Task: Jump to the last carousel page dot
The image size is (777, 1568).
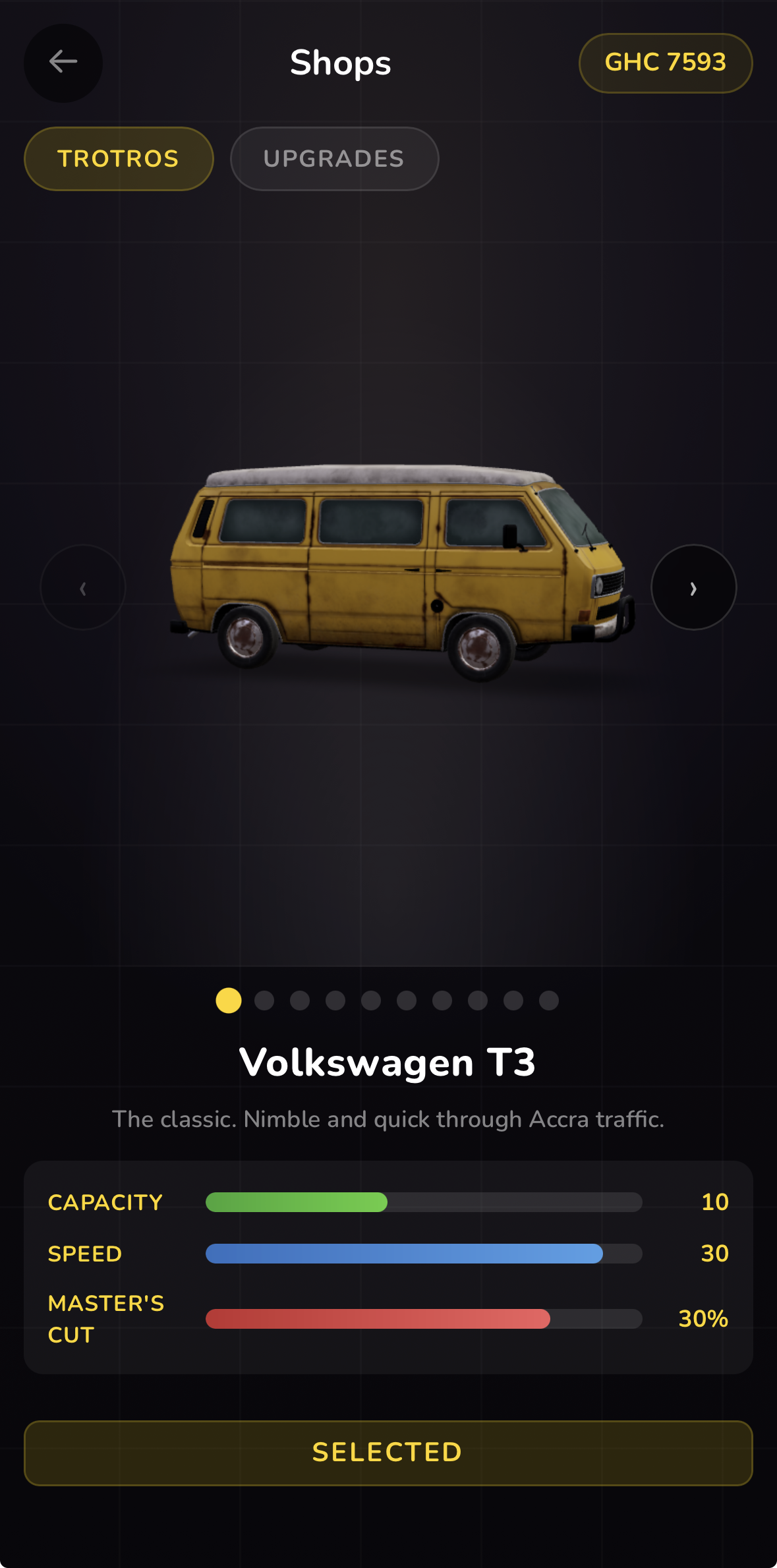Action: (x=548, y=1001)
